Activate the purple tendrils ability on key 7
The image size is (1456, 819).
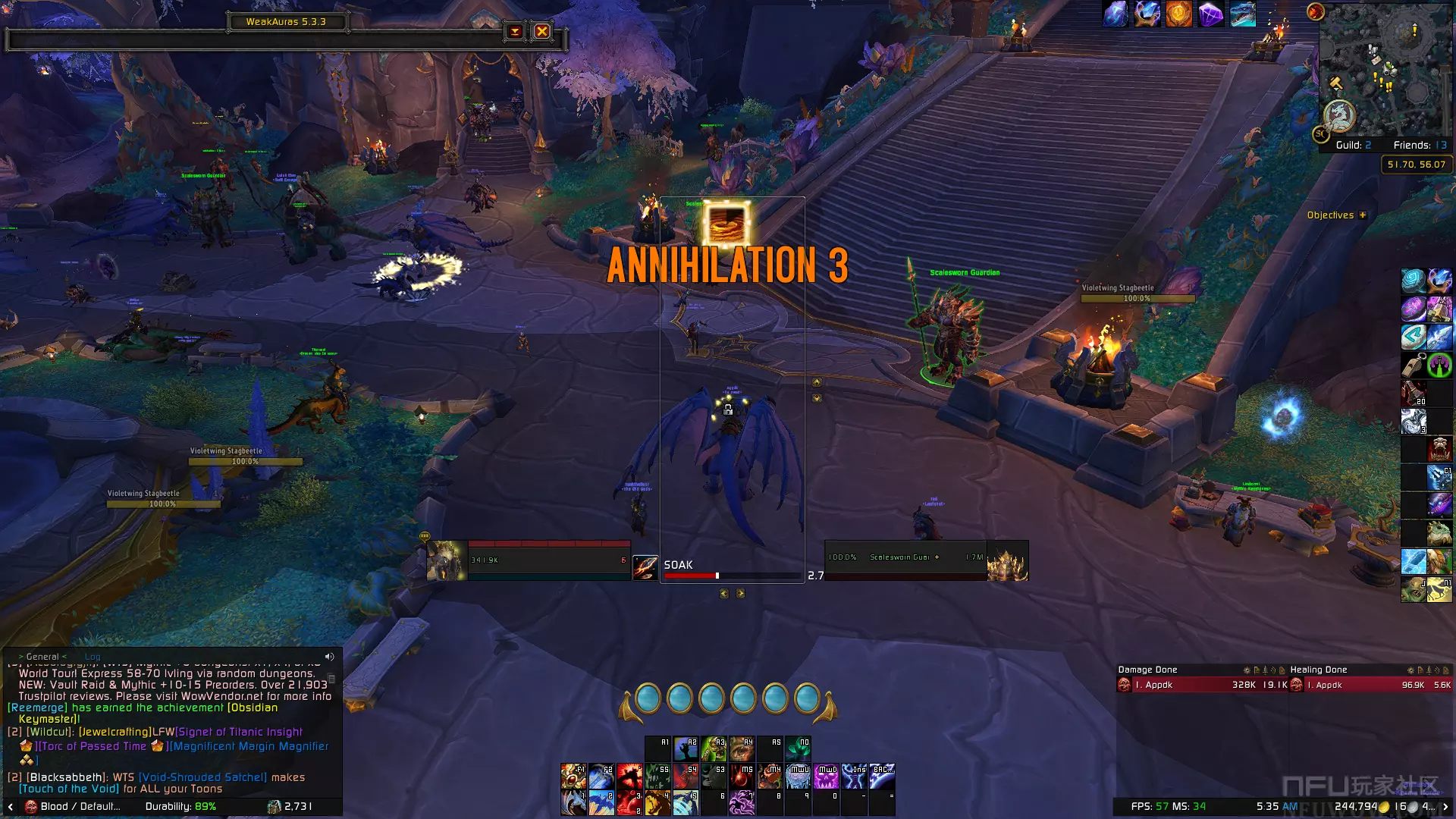tap(741, 802)
